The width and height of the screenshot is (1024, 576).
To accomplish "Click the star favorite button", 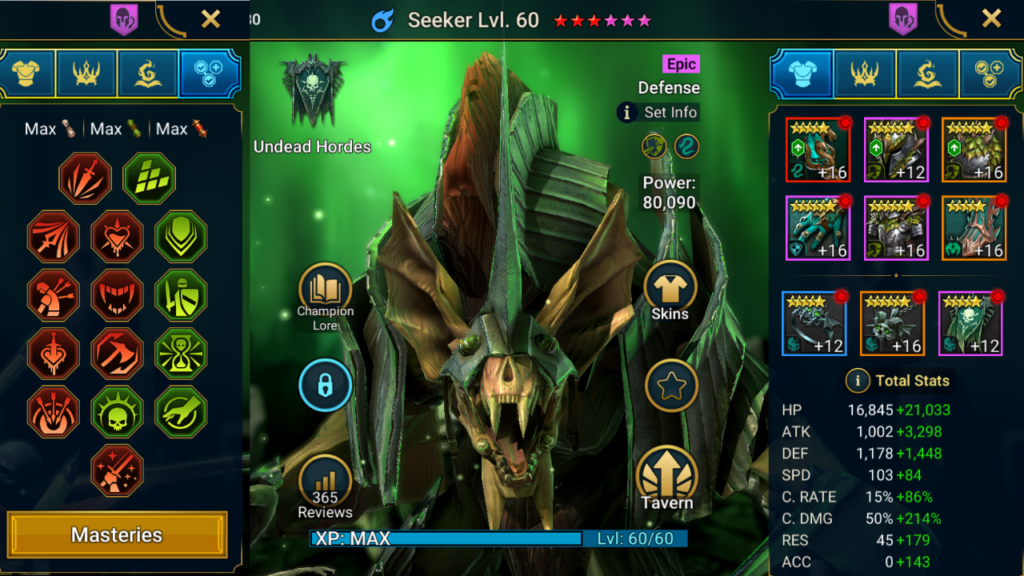I will click(670, 385).
